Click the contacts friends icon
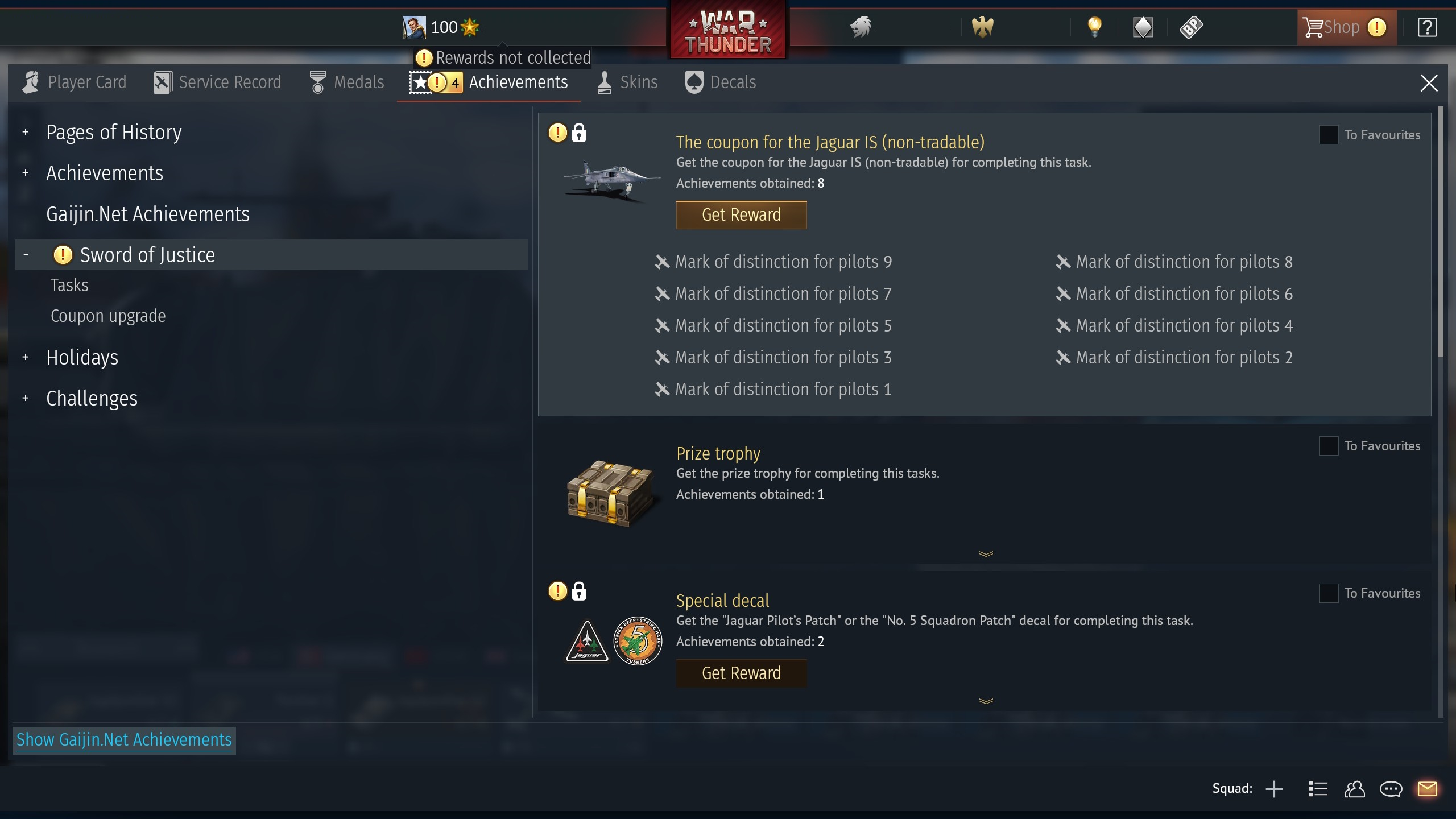Viewport: 1456px width, 819px height. click(x=1355, y=789)
